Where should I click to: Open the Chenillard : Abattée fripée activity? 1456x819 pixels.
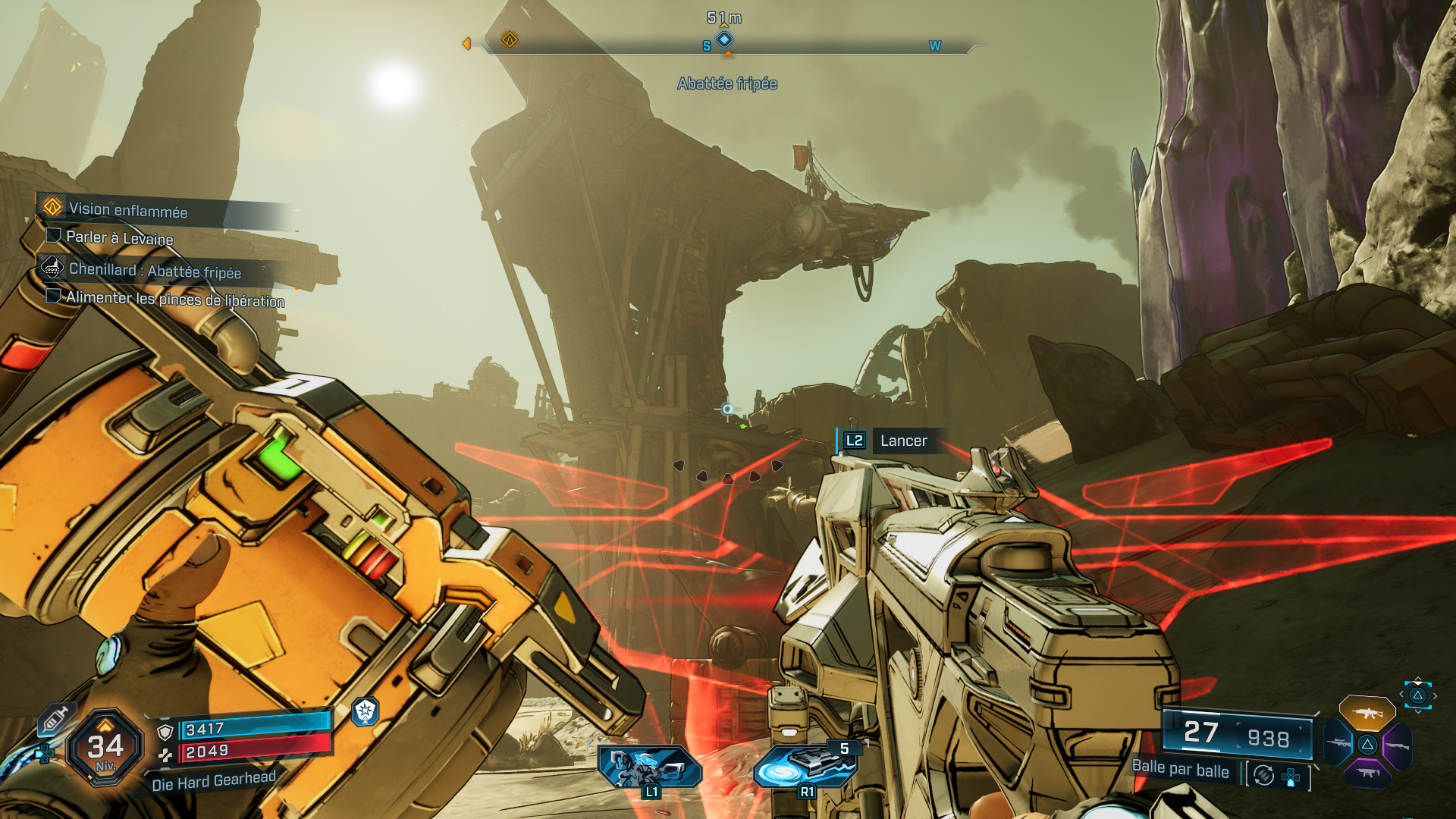pyautogui.click(x=154, y=271)
